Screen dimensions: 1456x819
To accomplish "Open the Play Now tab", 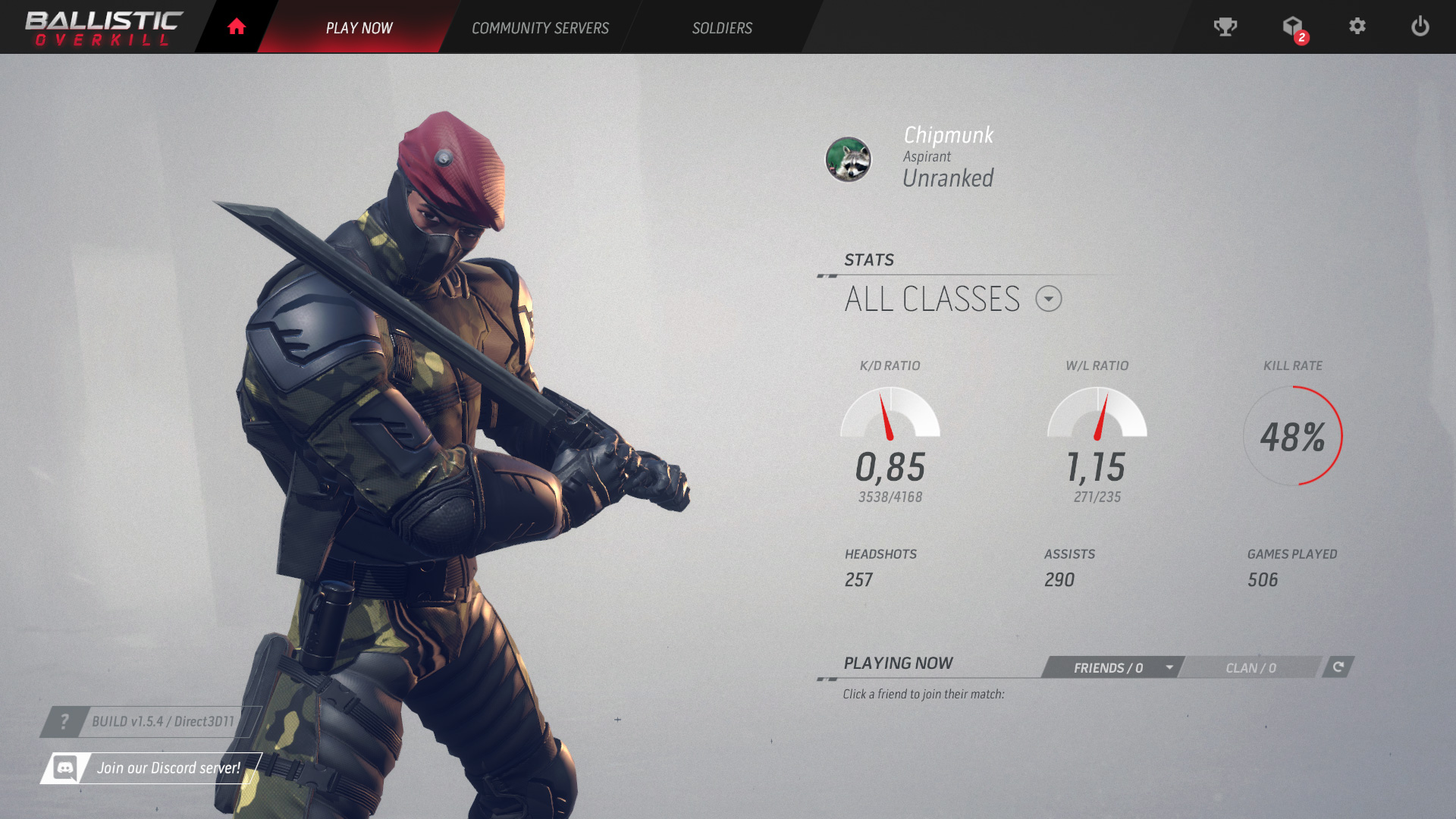I will (359, 27).
